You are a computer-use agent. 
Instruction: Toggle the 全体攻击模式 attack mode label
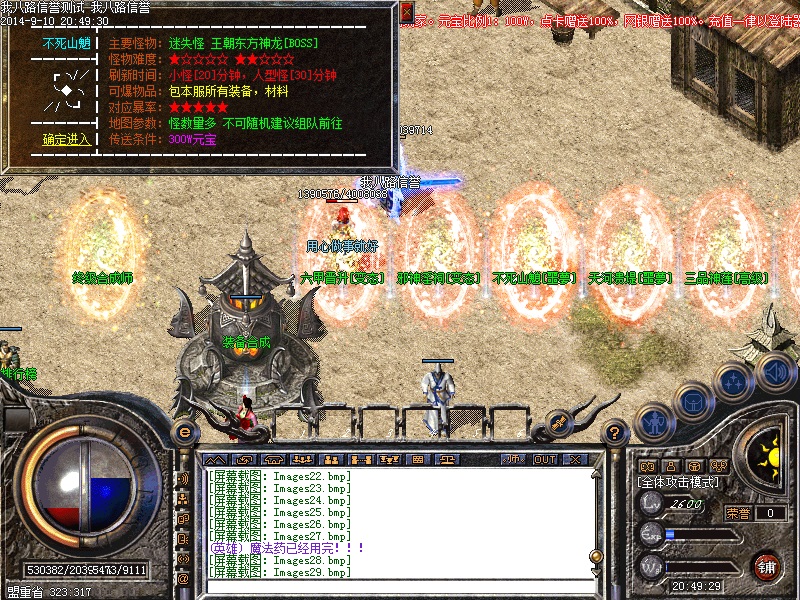click(x=680, y=482)
